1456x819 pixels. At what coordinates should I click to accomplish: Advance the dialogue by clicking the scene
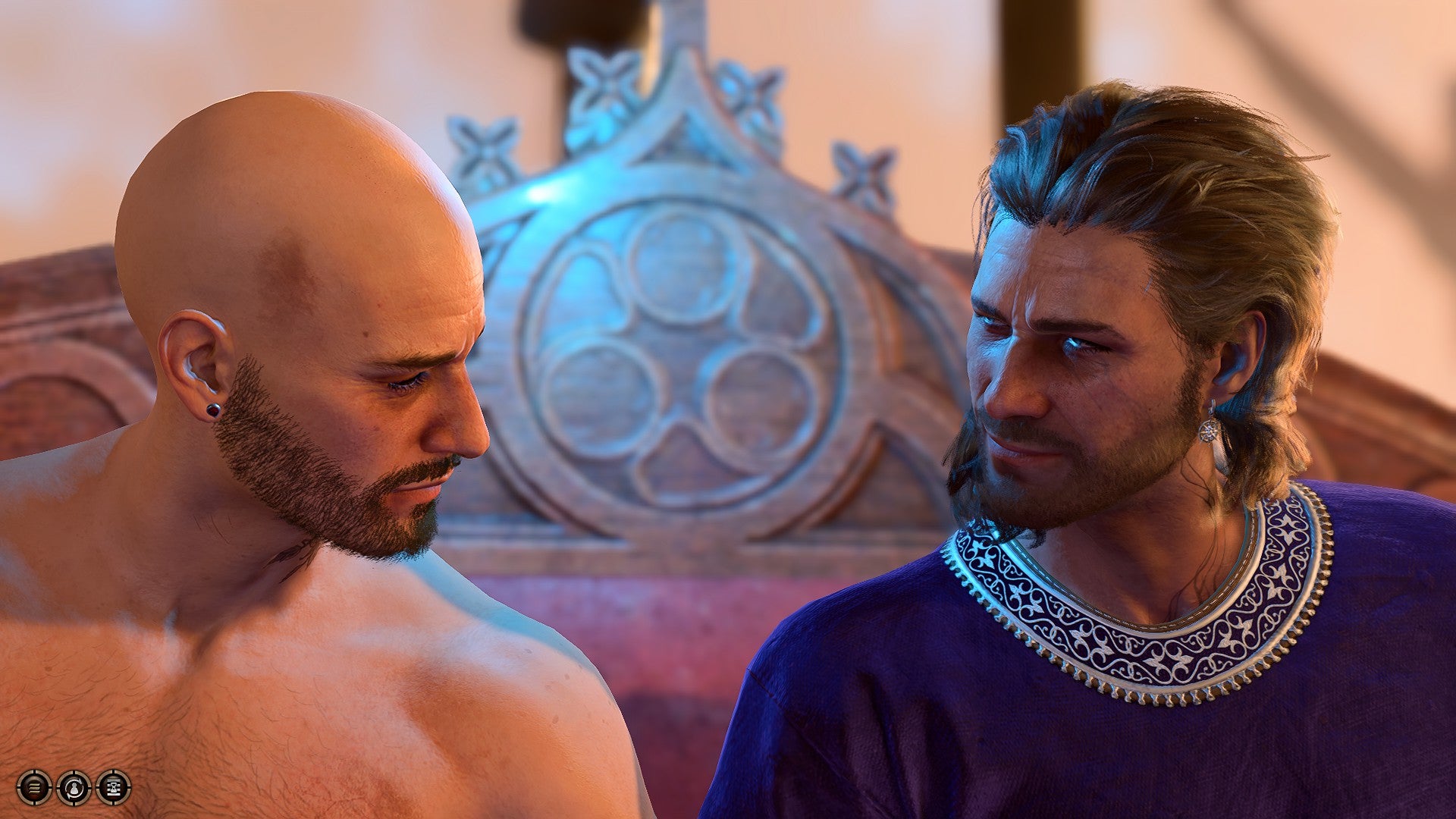tap(728, 409)
